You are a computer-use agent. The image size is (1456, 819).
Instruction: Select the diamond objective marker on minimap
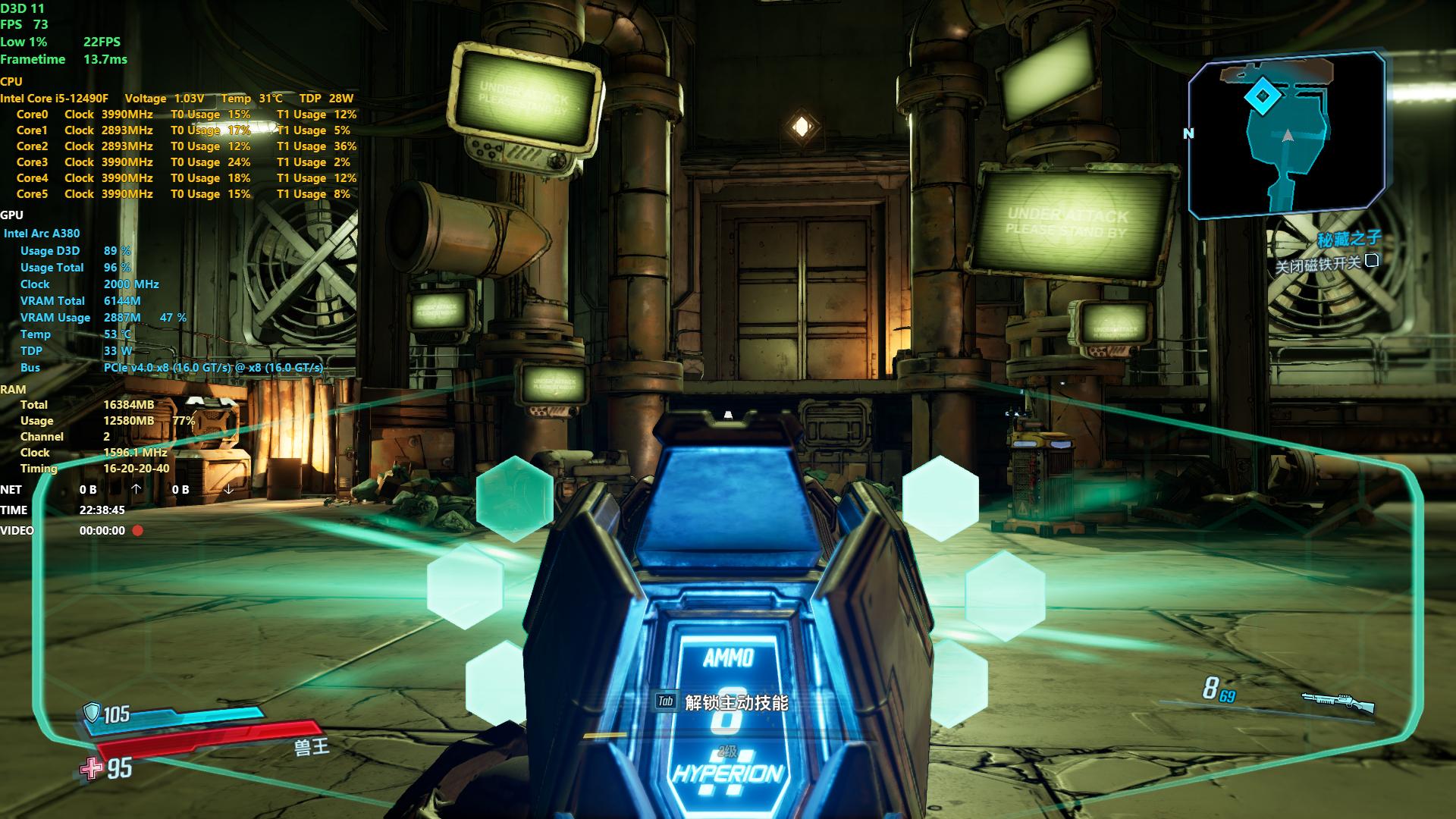click(x=1263, y=96)
